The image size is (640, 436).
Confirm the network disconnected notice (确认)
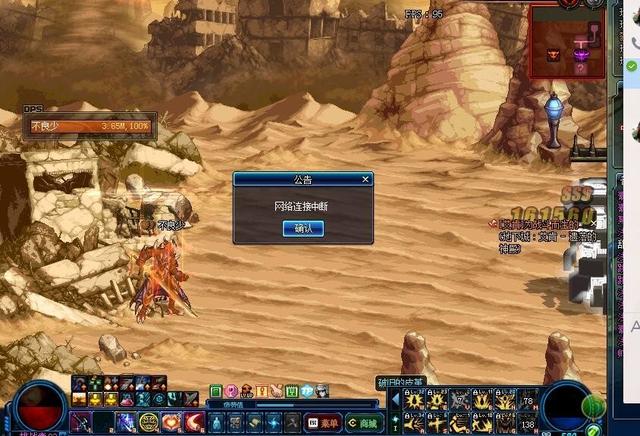pyautogui.click(x=303, y=228)
